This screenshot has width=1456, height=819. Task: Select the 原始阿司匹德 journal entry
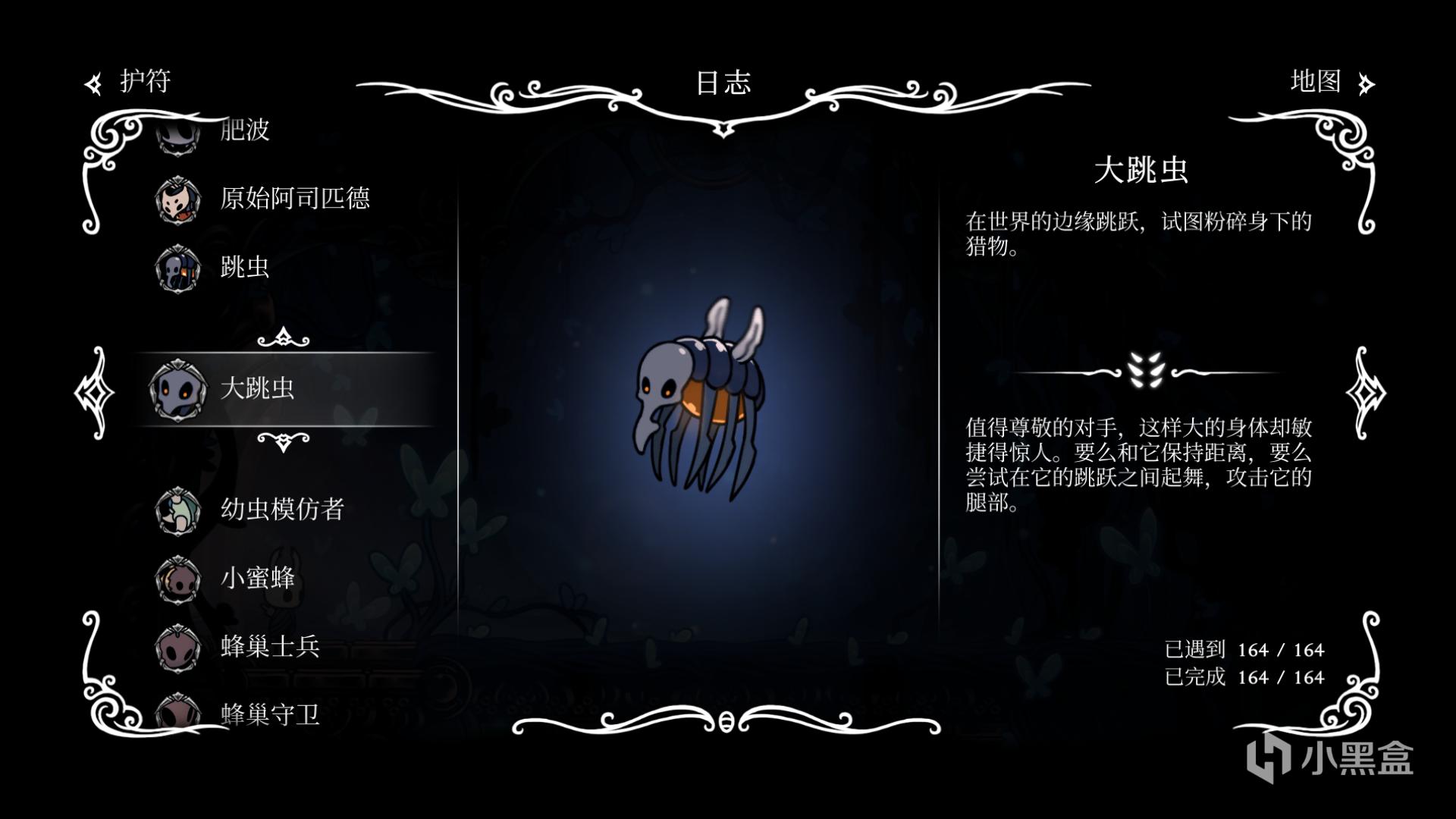tap(294, 199)
